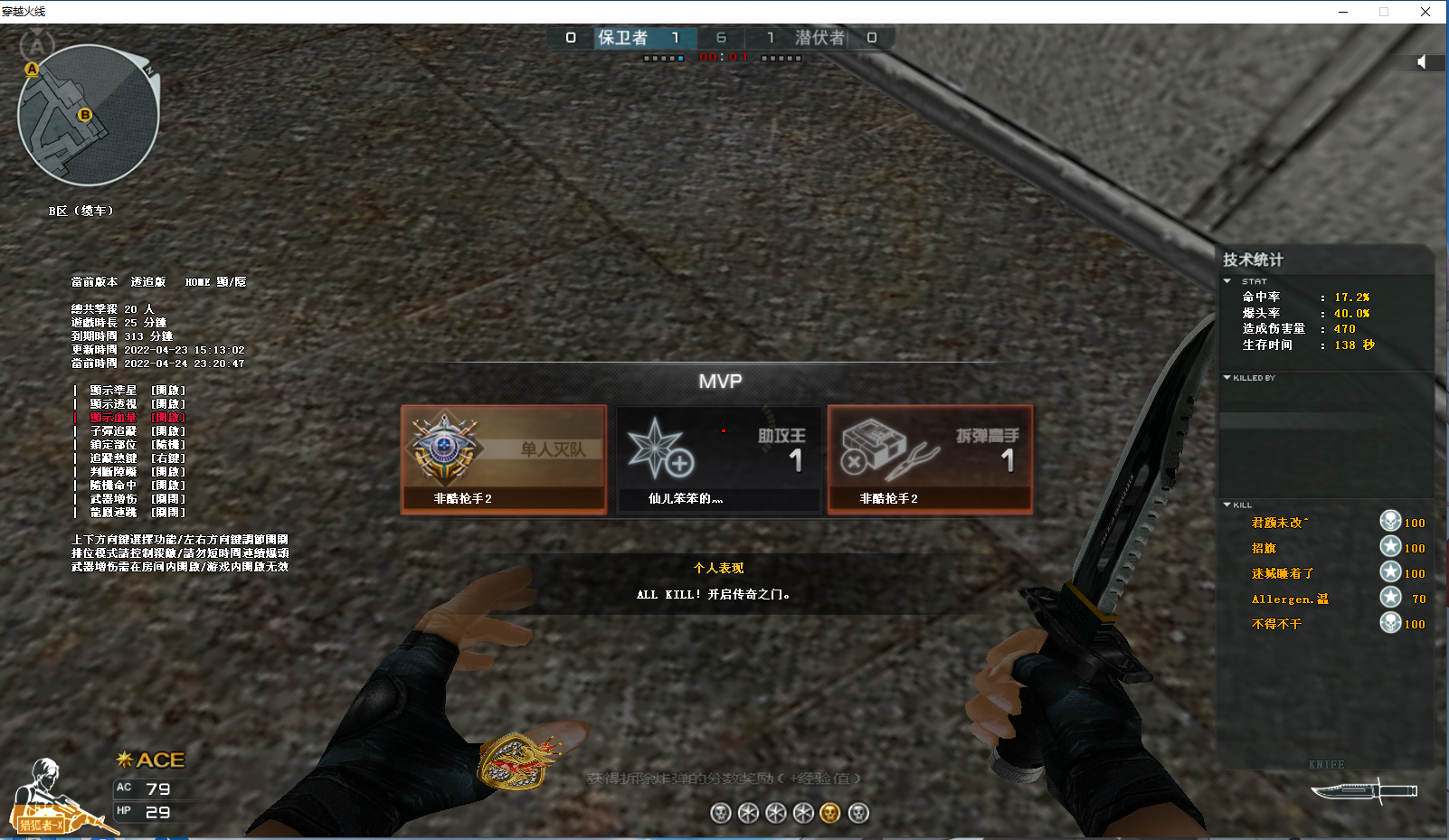
Task: Close the 穿越火线 window
Action: tap(1425, 12)
